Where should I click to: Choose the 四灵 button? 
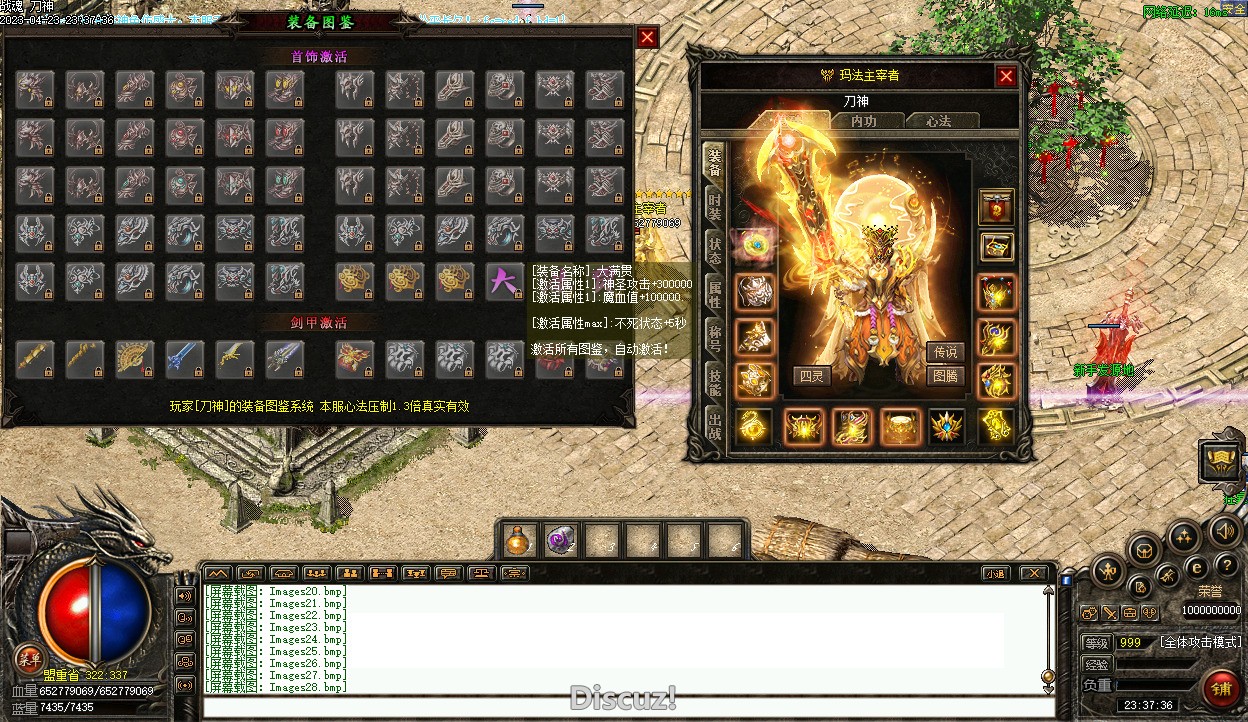(x=812, y=376)
